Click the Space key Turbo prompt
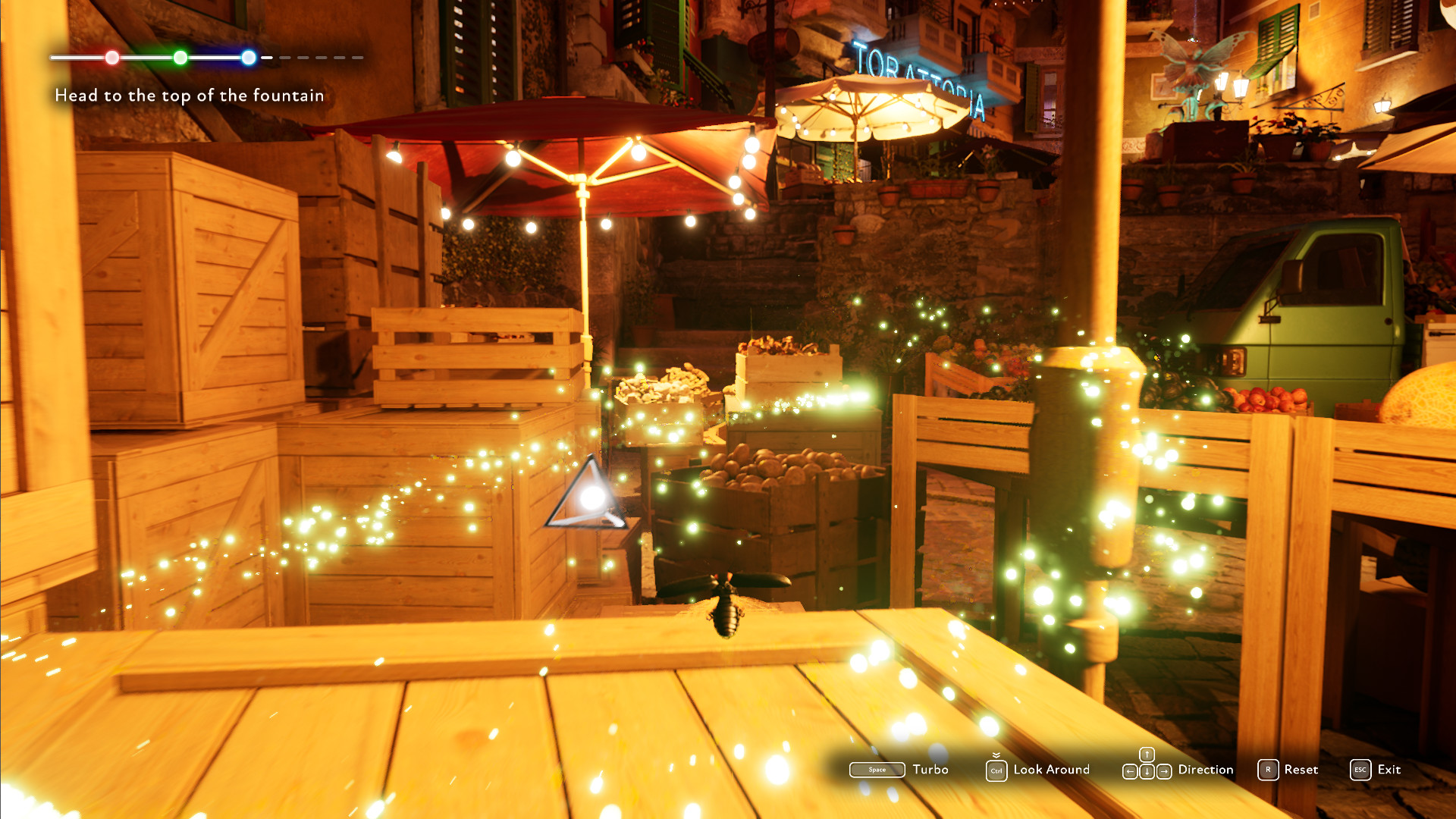This screenshot has width=1456, height=819. tap(877, 770)
